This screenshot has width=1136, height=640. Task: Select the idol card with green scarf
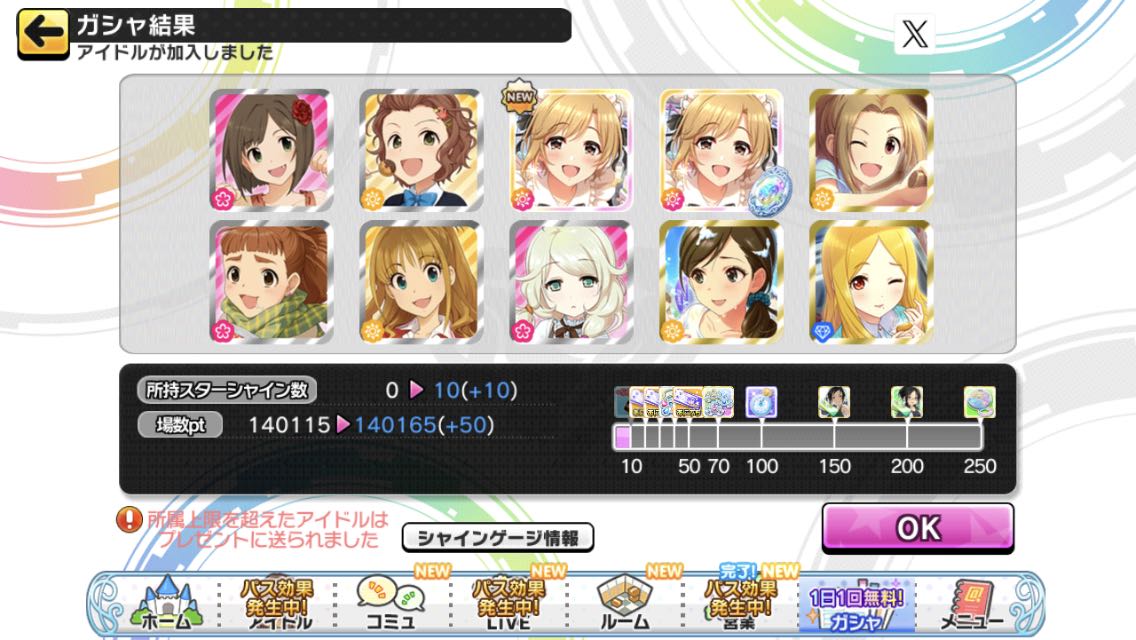coord(270,282)
